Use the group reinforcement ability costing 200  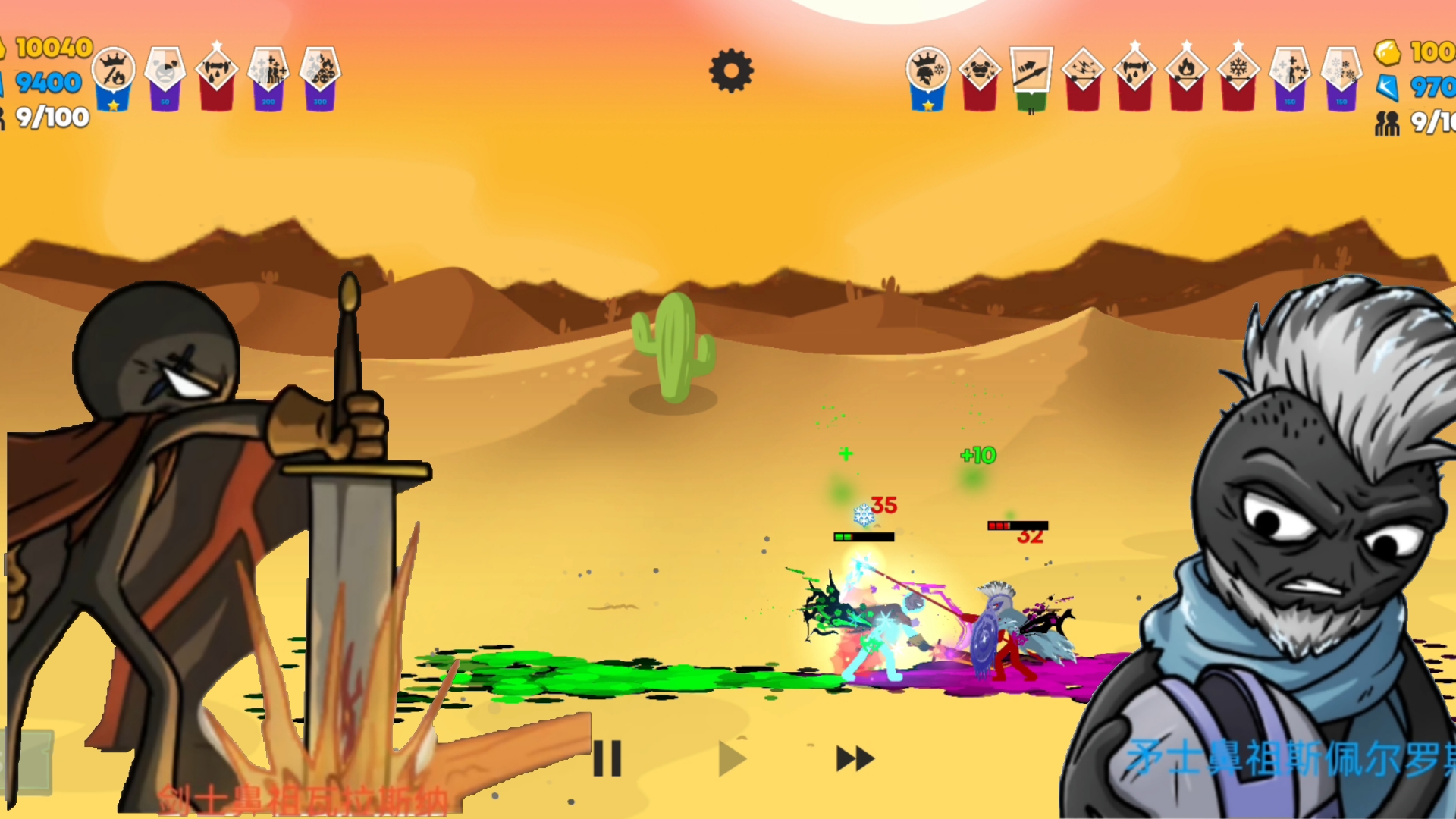click(268, 74)
